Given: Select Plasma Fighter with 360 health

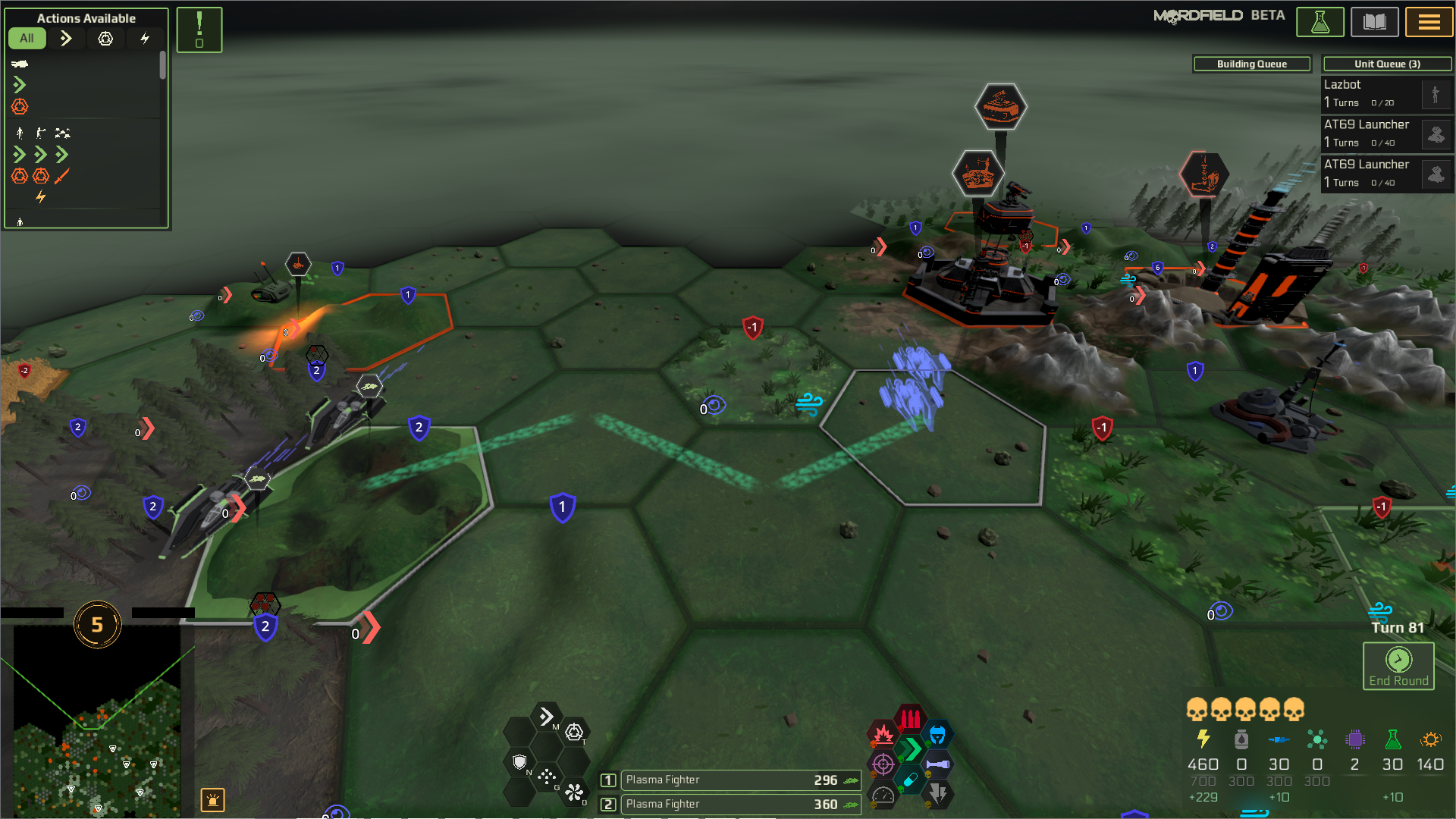Looking at the screenshot, I should 740,804.
